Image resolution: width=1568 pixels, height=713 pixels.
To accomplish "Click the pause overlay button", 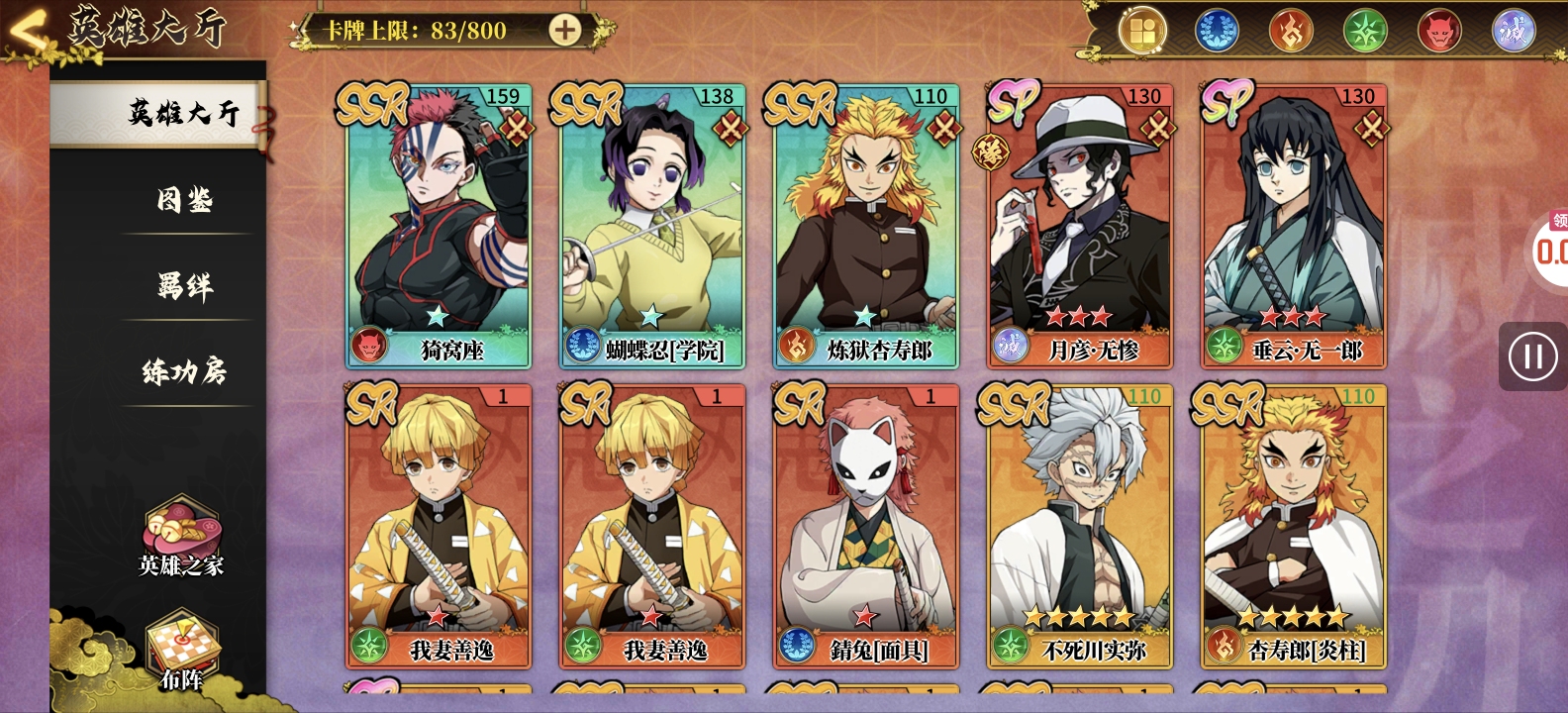I will pyautogui.click(x=1532, y=356).
